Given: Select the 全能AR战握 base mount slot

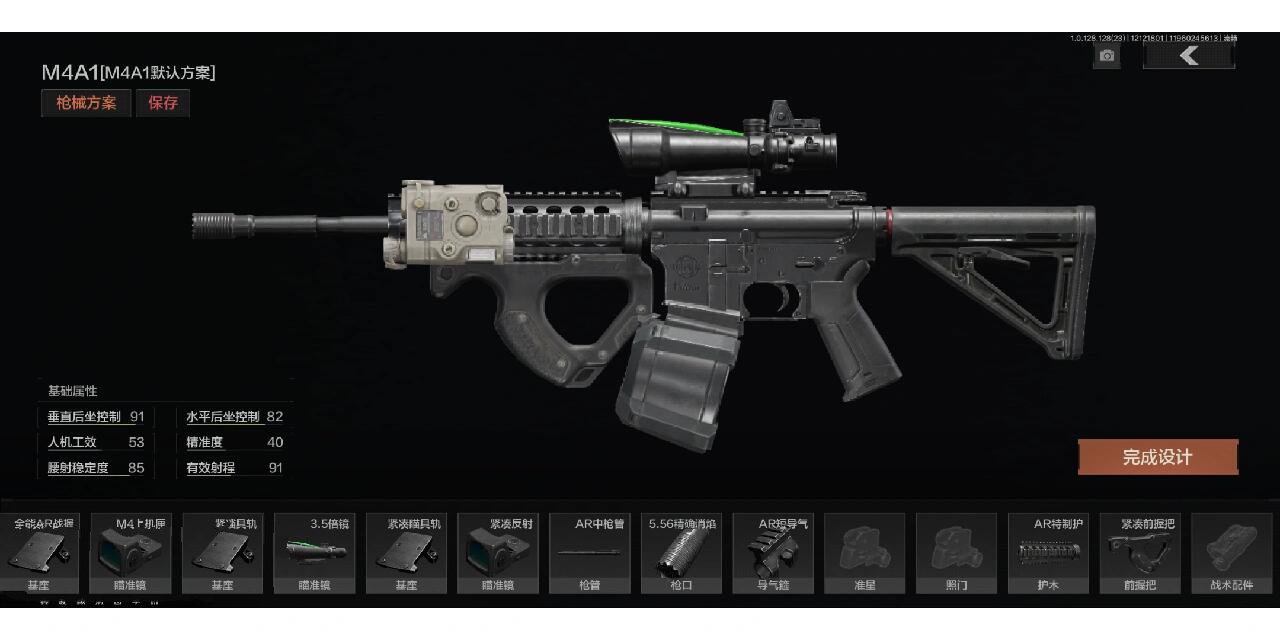Looking at the screenshot, I should tap(40, 553).
